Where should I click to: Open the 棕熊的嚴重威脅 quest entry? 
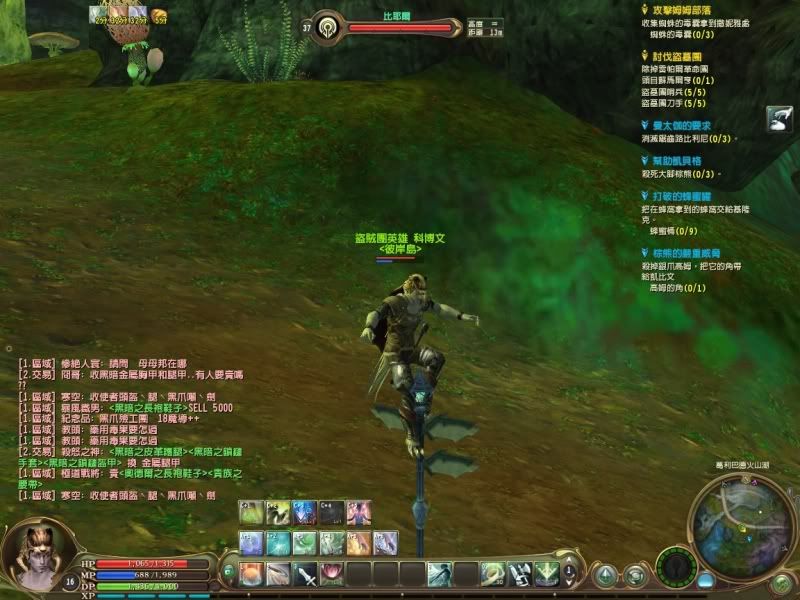coord(686,254)
